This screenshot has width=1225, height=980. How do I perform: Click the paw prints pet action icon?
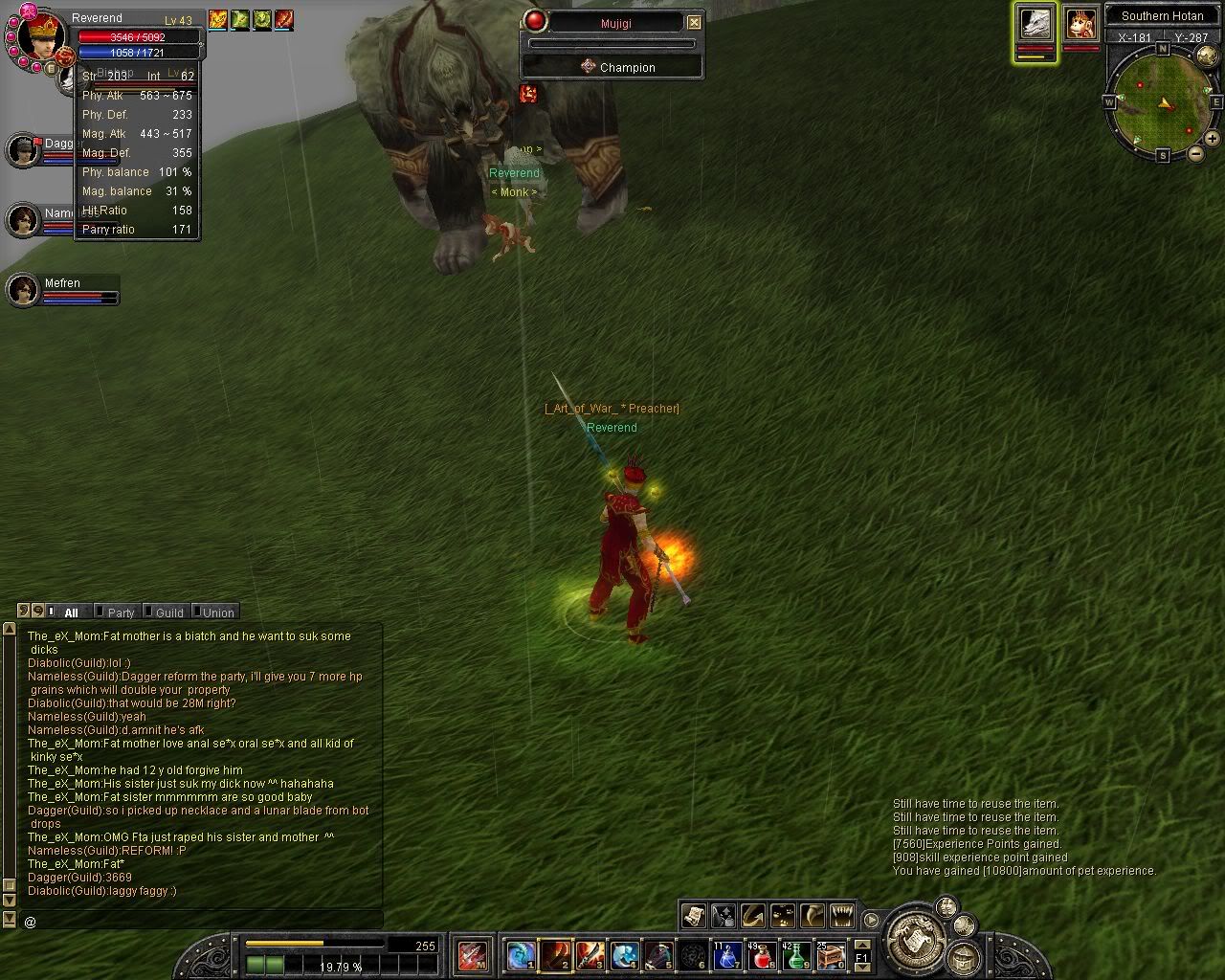click(782, 916)
